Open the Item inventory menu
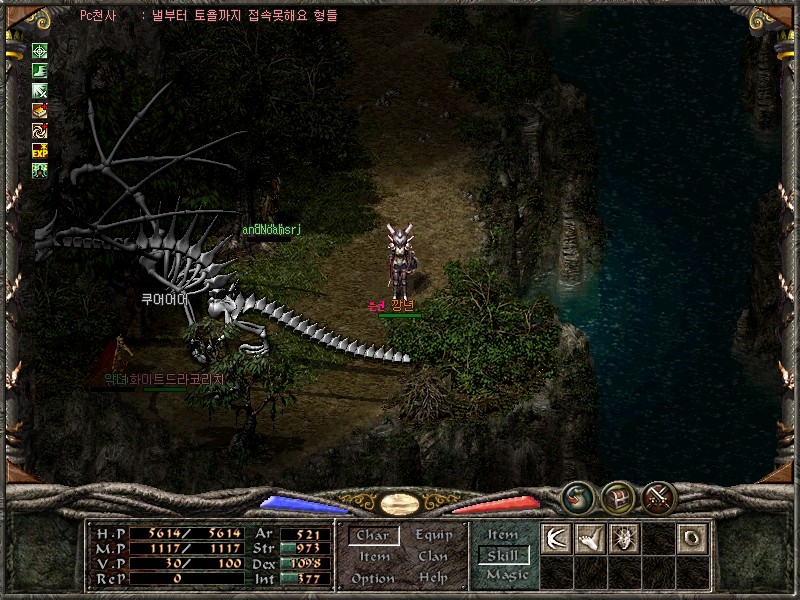The height and width of the screenshot is (600, 800). 374,557
